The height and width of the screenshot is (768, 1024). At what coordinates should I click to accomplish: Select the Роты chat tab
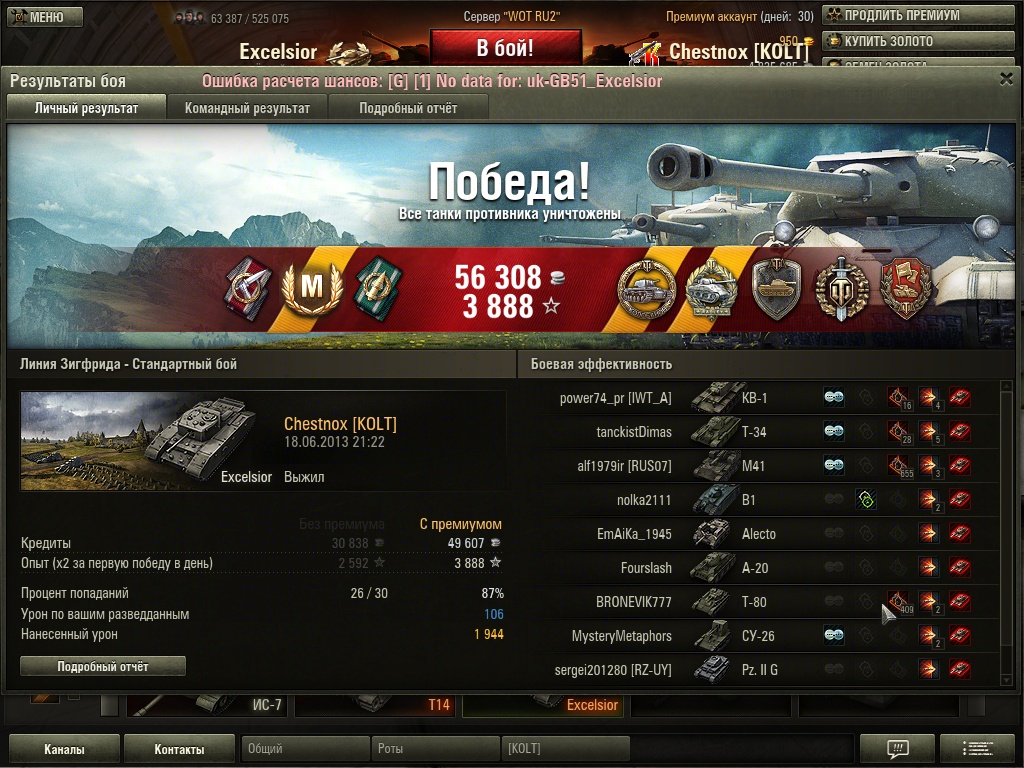click(434, 749)
